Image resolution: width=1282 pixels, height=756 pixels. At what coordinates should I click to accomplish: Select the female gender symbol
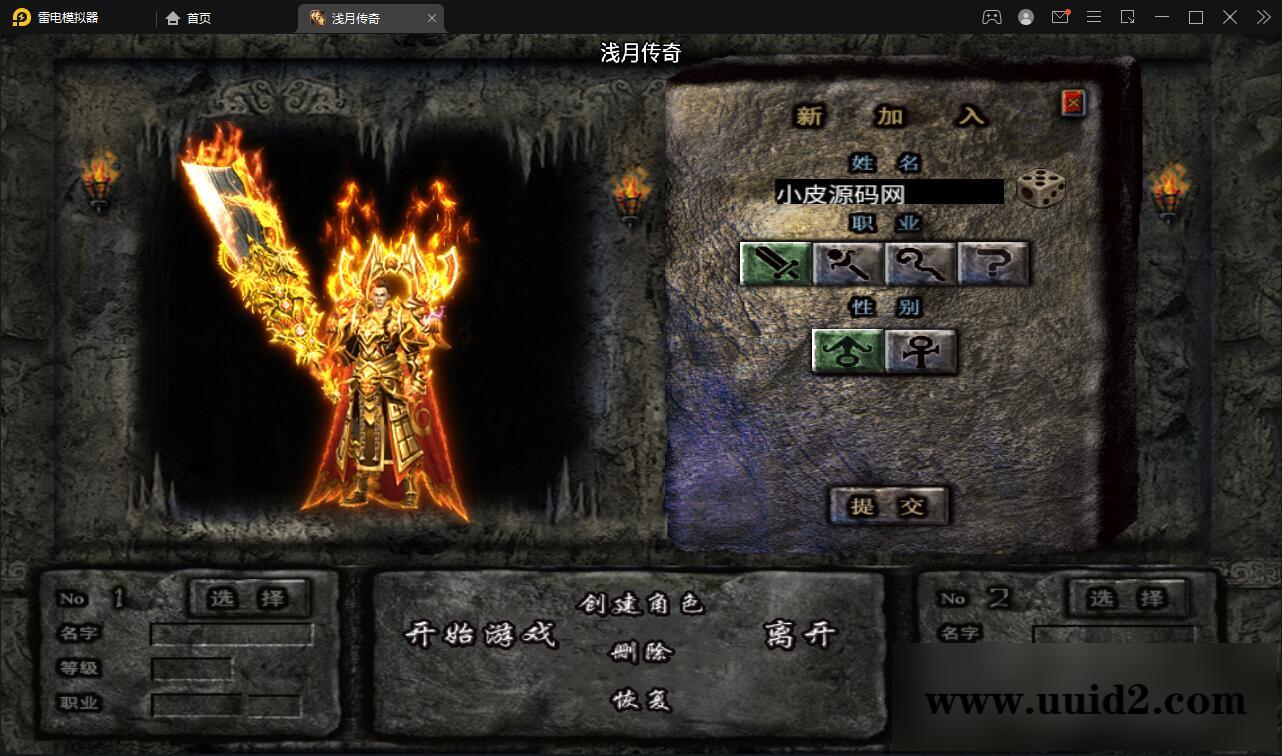coord(919,352)
